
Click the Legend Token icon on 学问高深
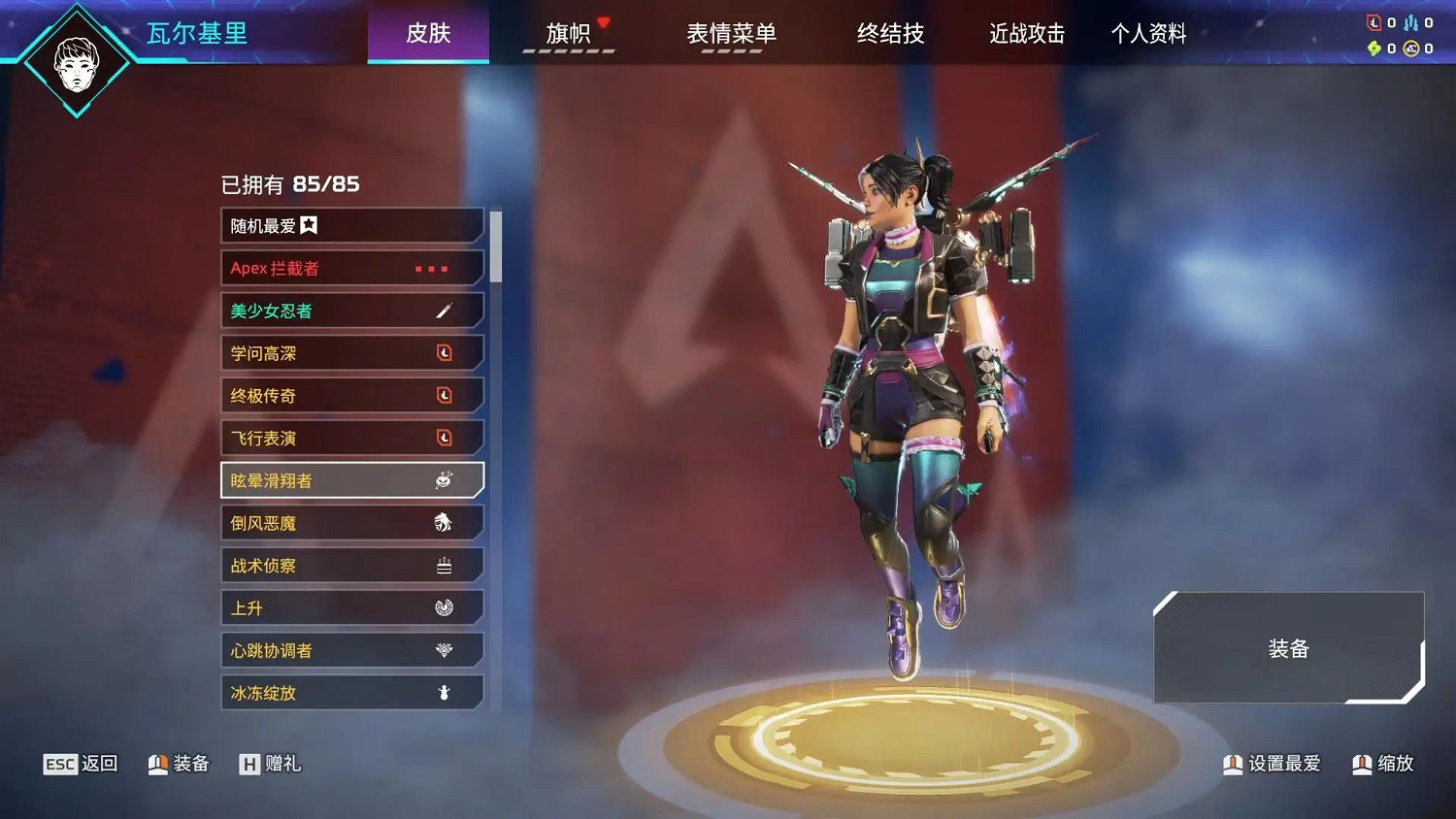(445, 352)
